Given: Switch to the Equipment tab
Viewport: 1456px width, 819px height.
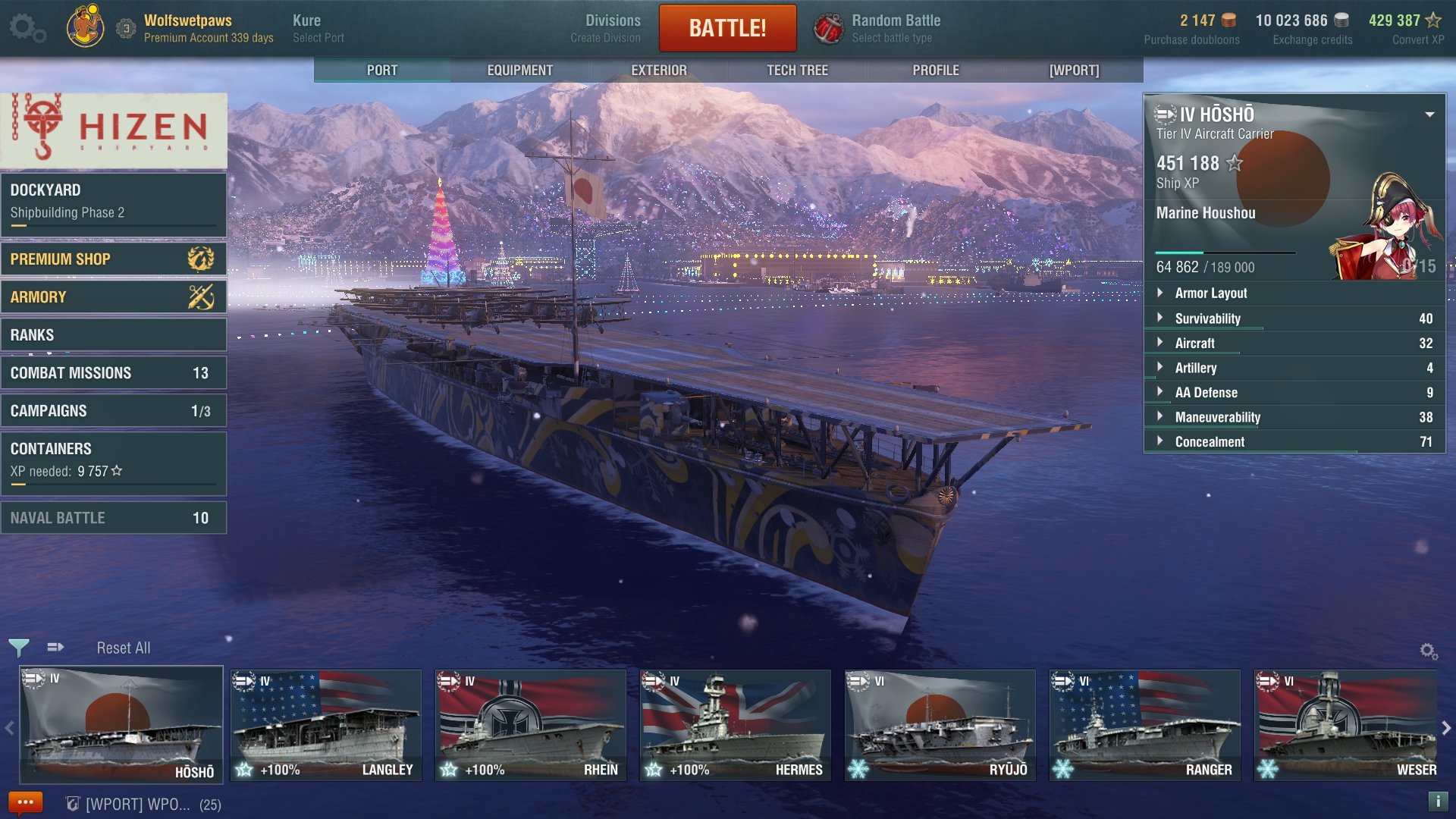Looking at the screenshot, I should pyautogui.click(x=519, y=70).
